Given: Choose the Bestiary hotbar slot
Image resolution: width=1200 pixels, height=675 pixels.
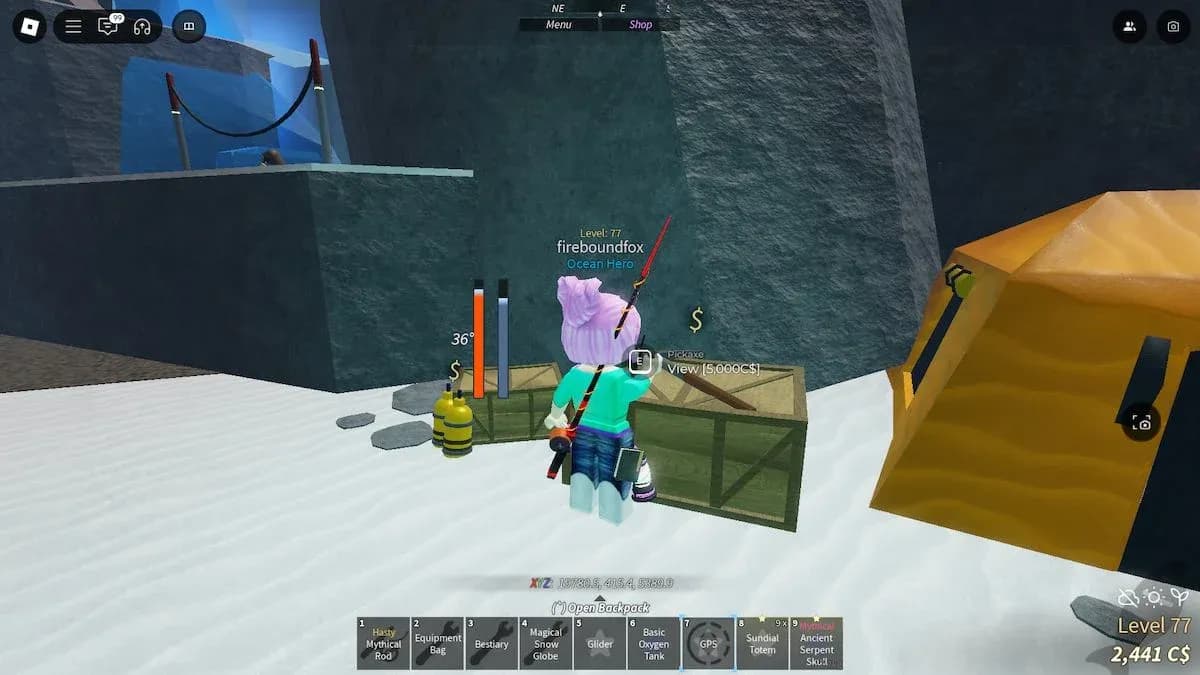Looking at the screenshot, I should (x=492, y=643).
